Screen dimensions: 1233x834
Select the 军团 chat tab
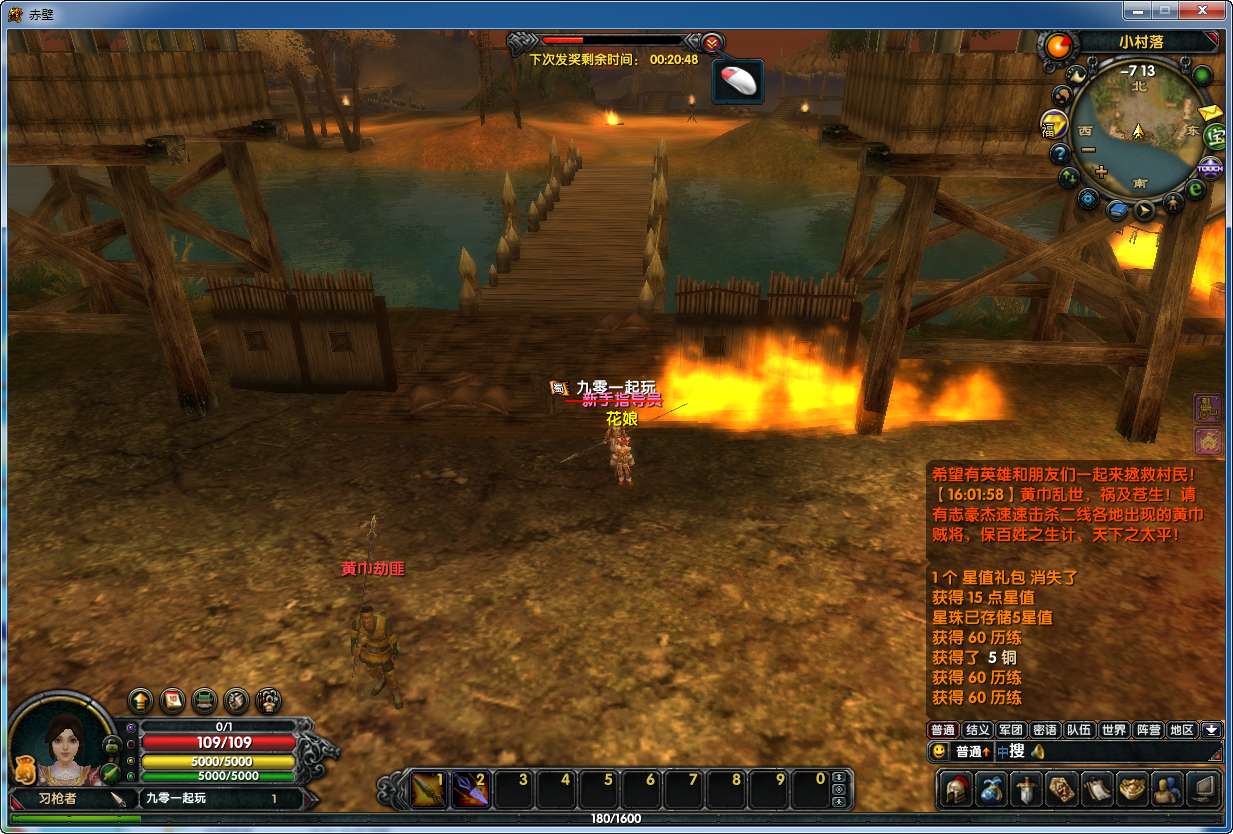[1011, 730]
